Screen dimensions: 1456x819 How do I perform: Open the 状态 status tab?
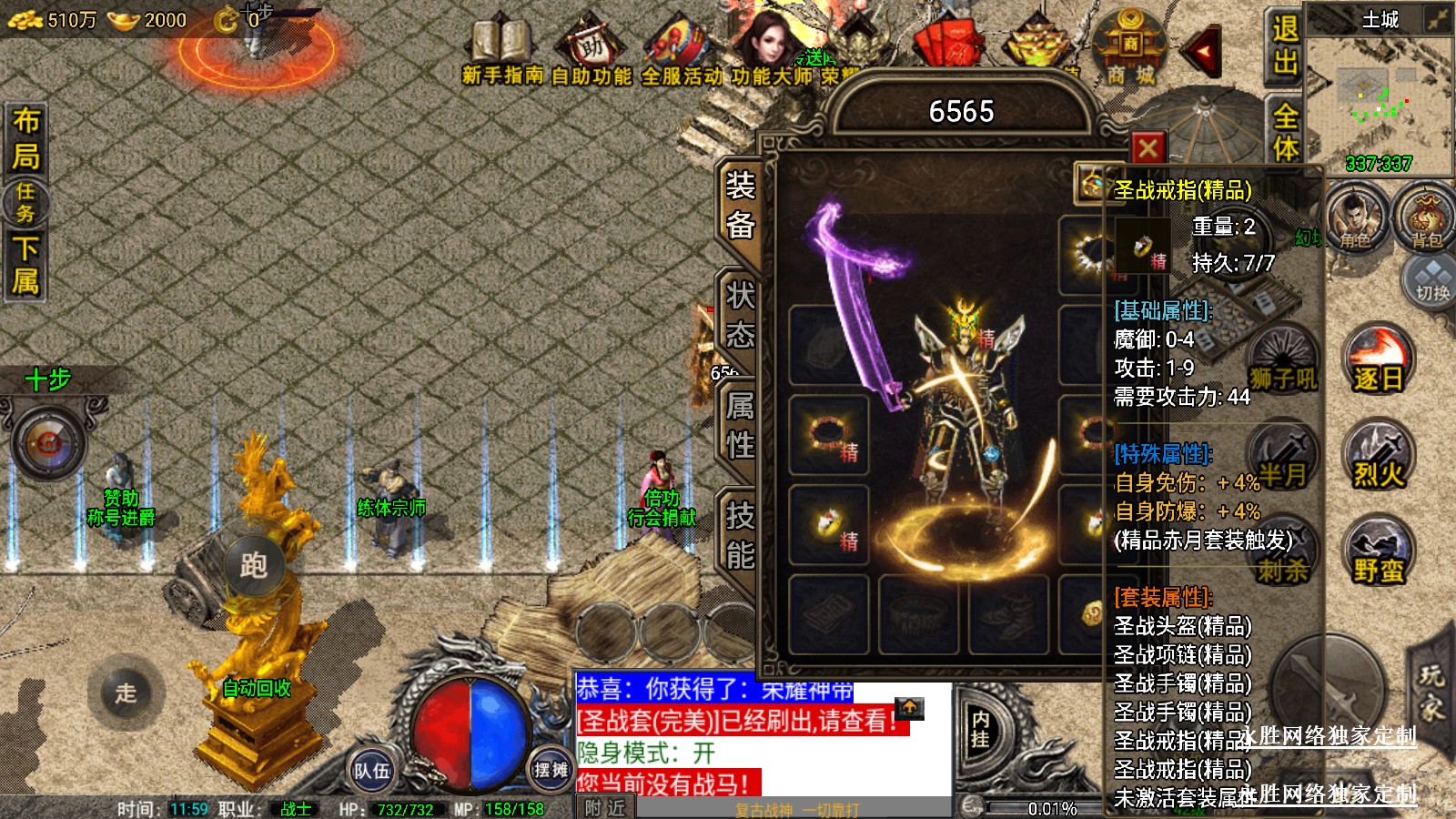[740, 315]
